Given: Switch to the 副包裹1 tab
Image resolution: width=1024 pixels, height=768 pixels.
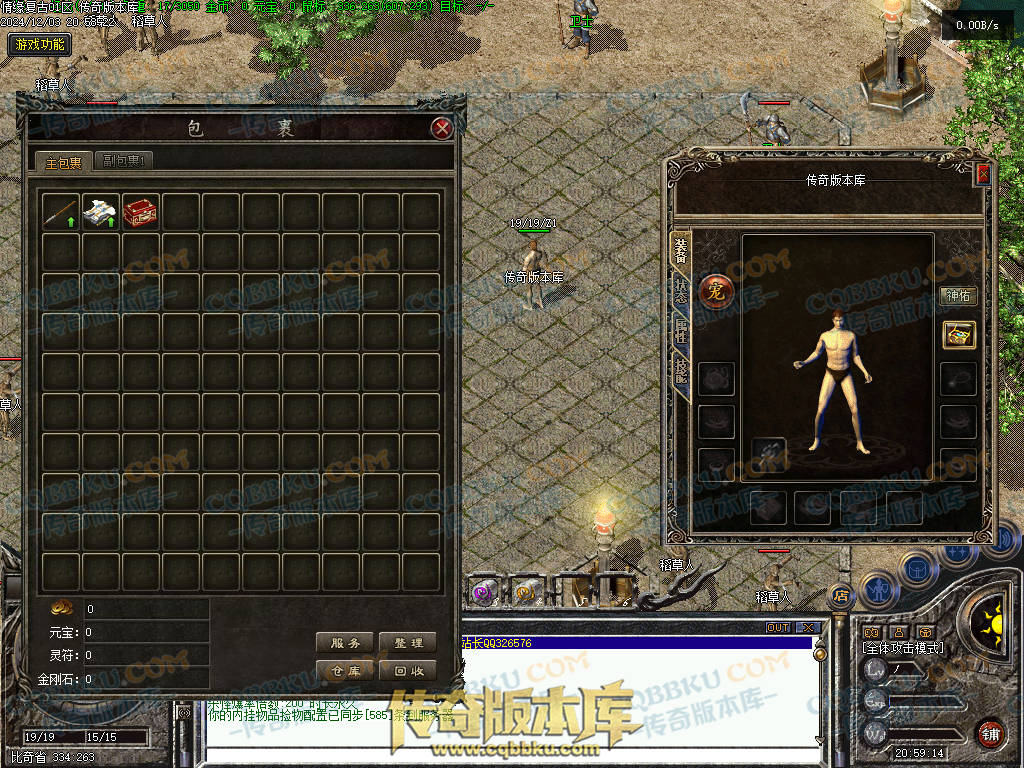Looking at the screenshot, I should click(126, 161).
